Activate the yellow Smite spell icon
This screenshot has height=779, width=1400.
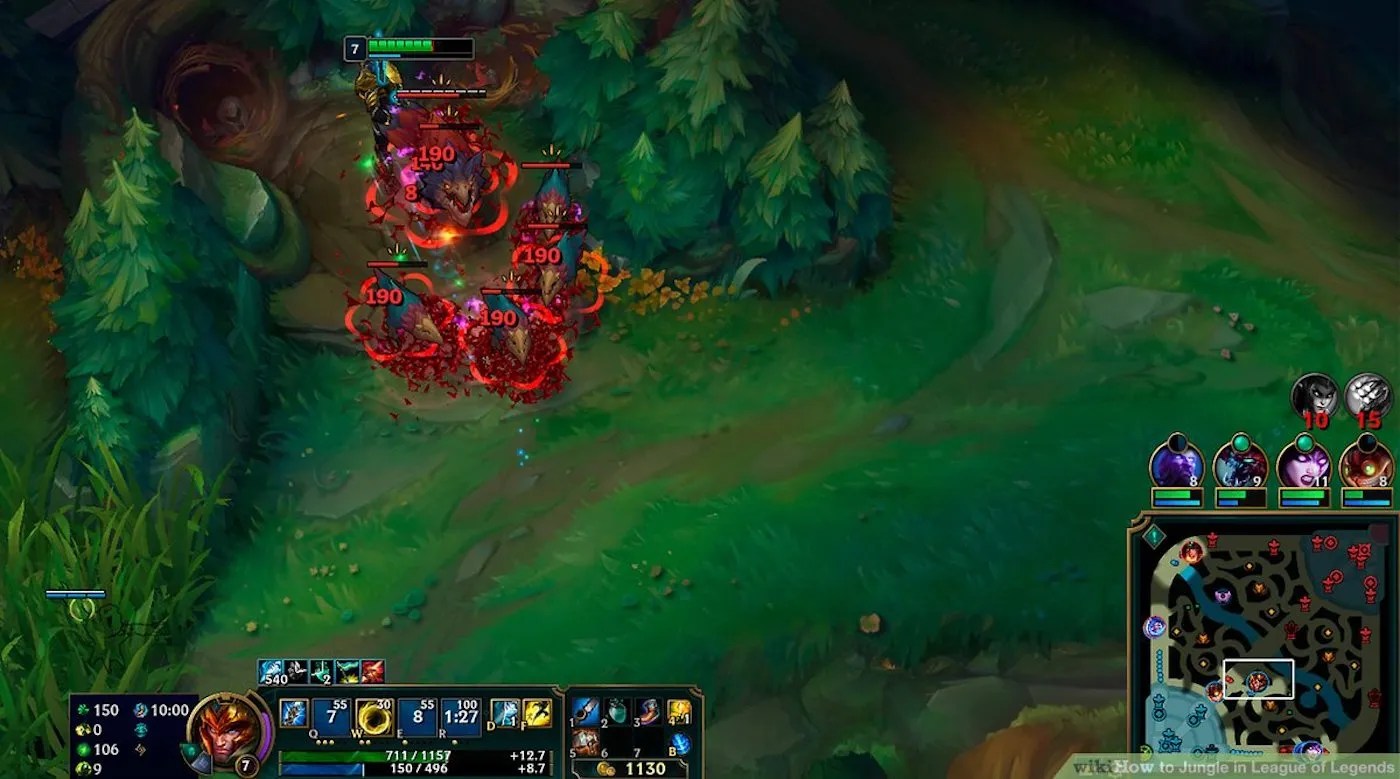[537, 715]
